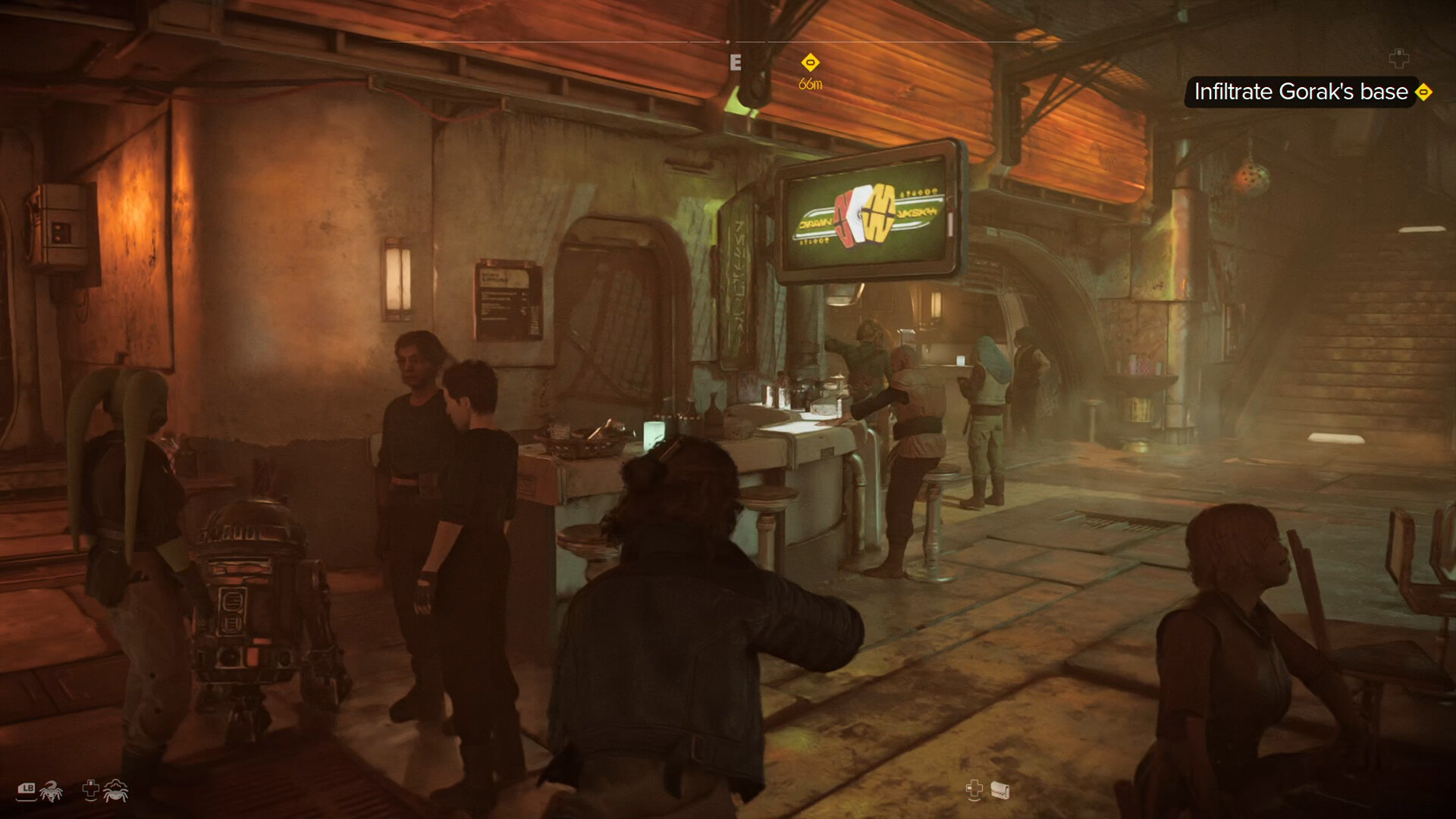This screenshot has width=1456, height=819.
Task: Click the bottom-left health cross icon
Action: [x=89, y=789]
